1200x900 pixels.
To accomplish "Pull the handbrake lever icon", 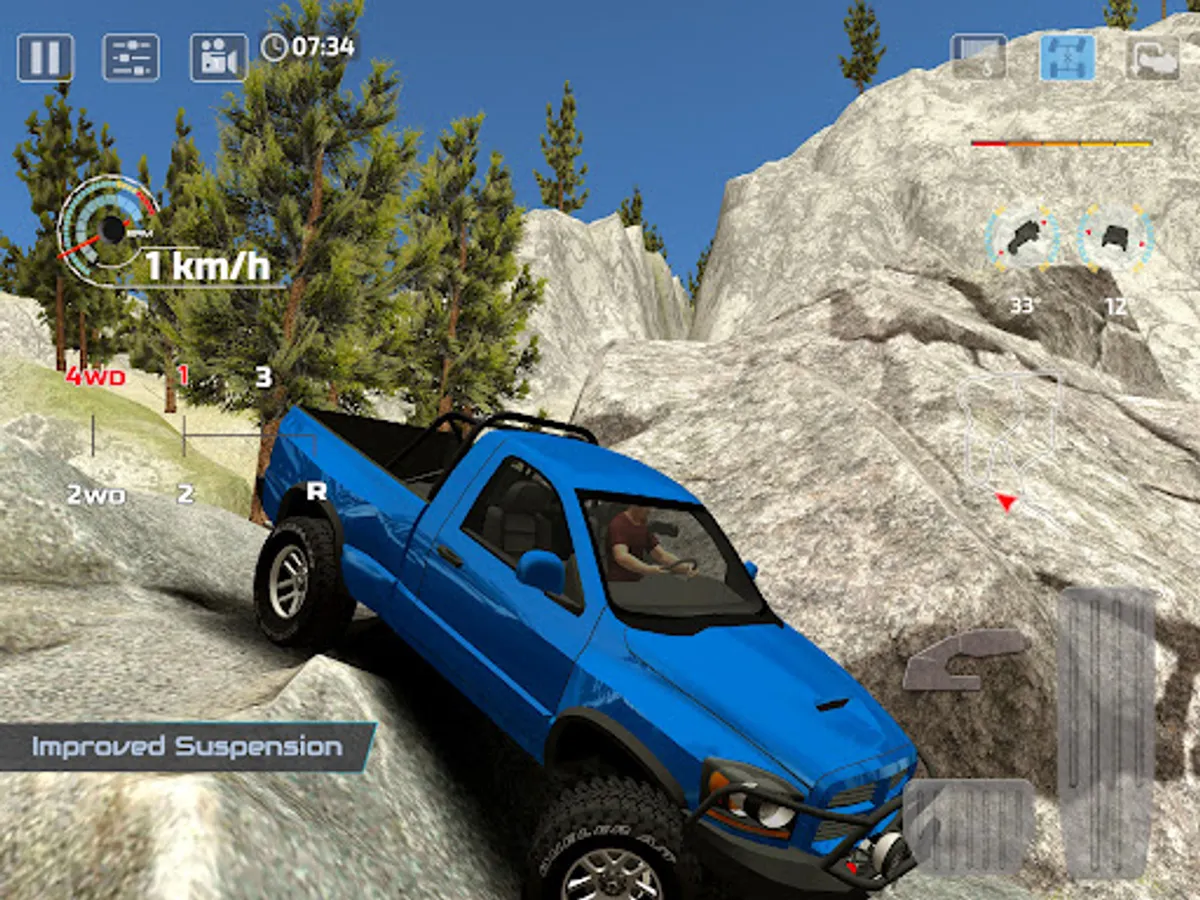I will 964,659.
